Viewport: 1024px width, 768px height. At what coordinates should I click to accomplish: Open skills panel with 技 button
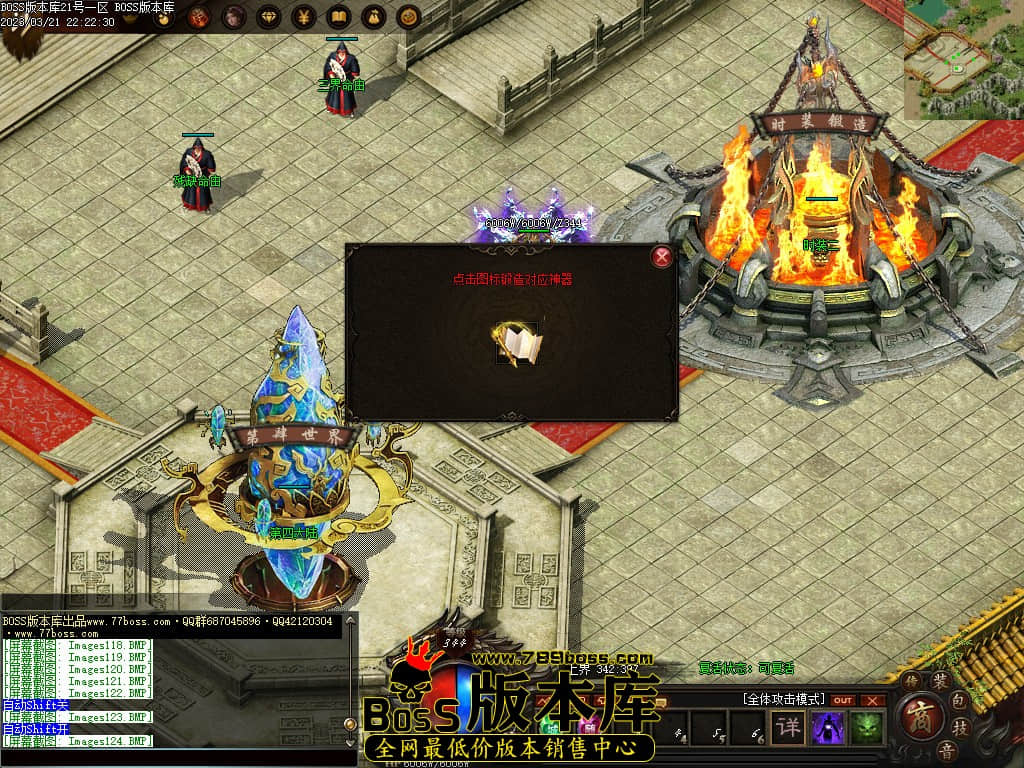pyautogui.click(x=958, y=726)
